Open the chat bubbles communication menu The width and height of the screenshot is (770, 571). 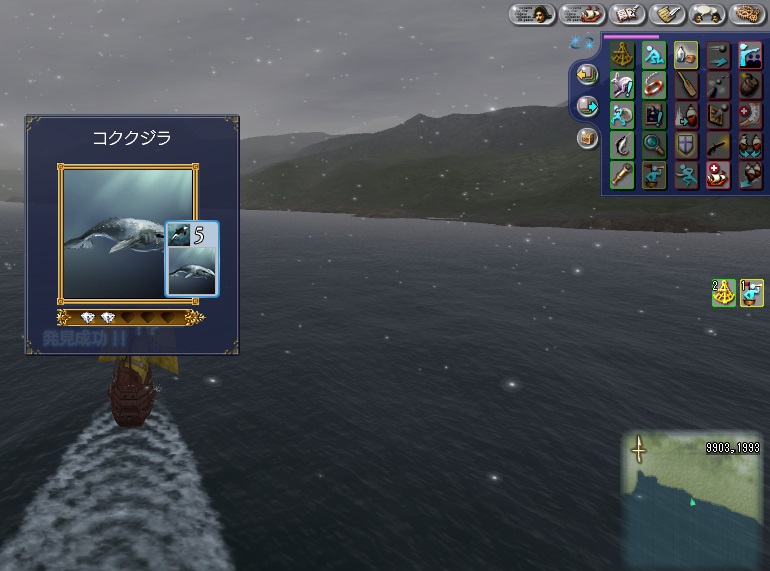point(707,14)
